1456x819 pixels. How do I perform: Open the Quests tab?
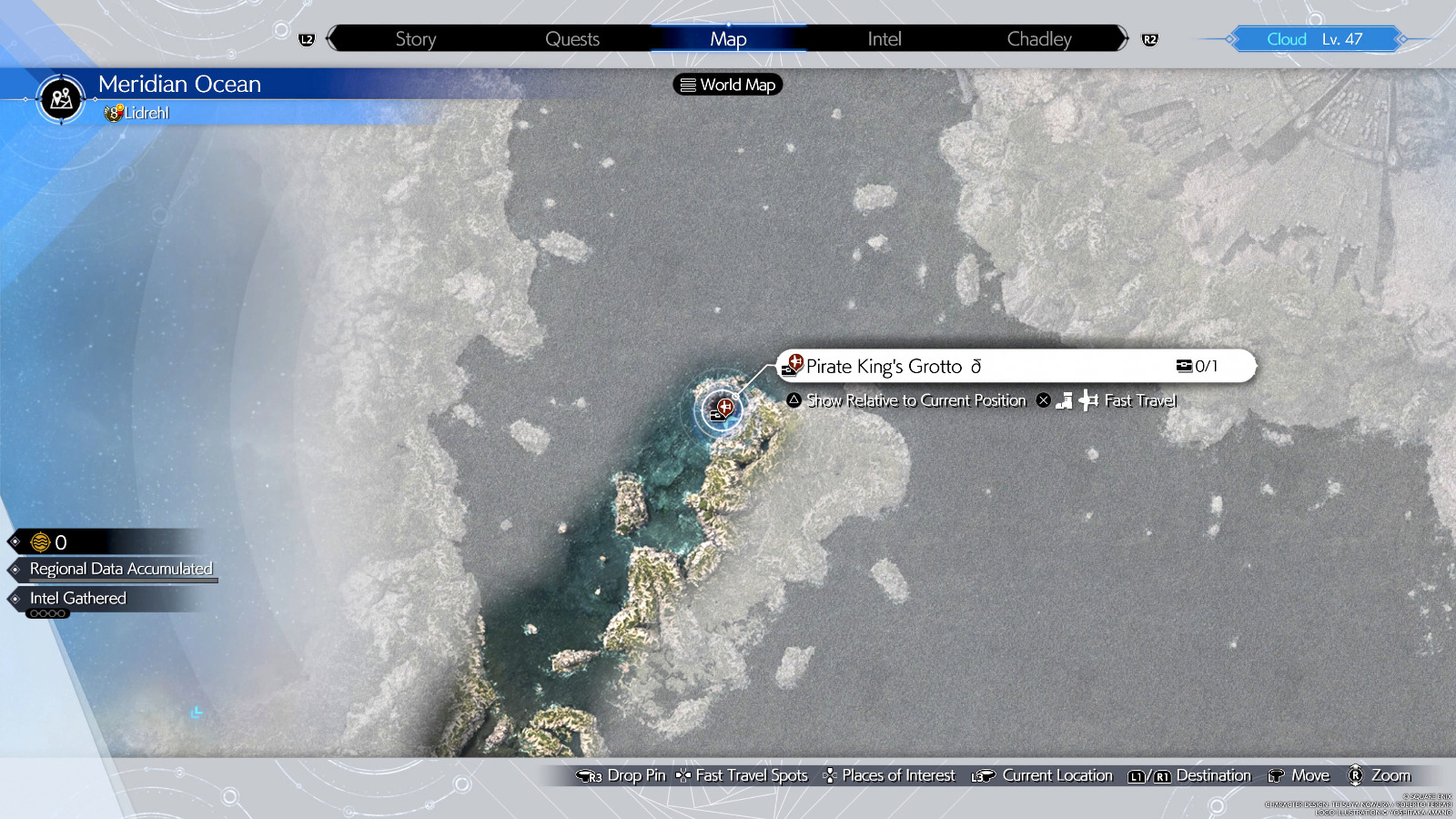[572, 39]
